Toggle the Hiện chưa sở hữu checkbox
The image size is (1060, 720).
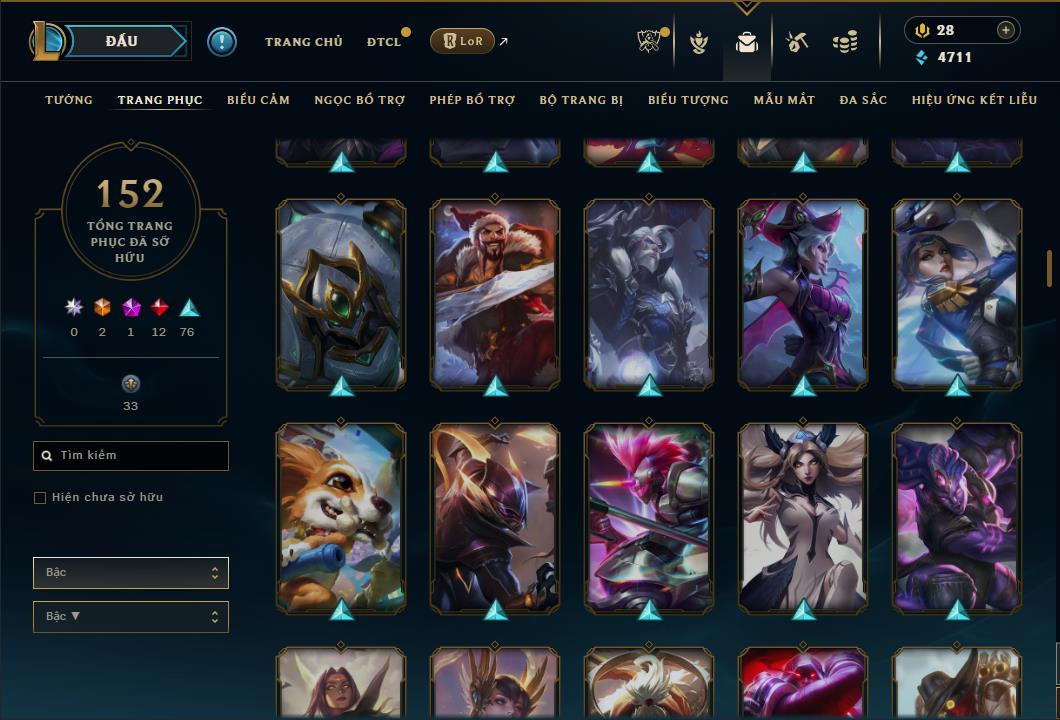[40, 498]
